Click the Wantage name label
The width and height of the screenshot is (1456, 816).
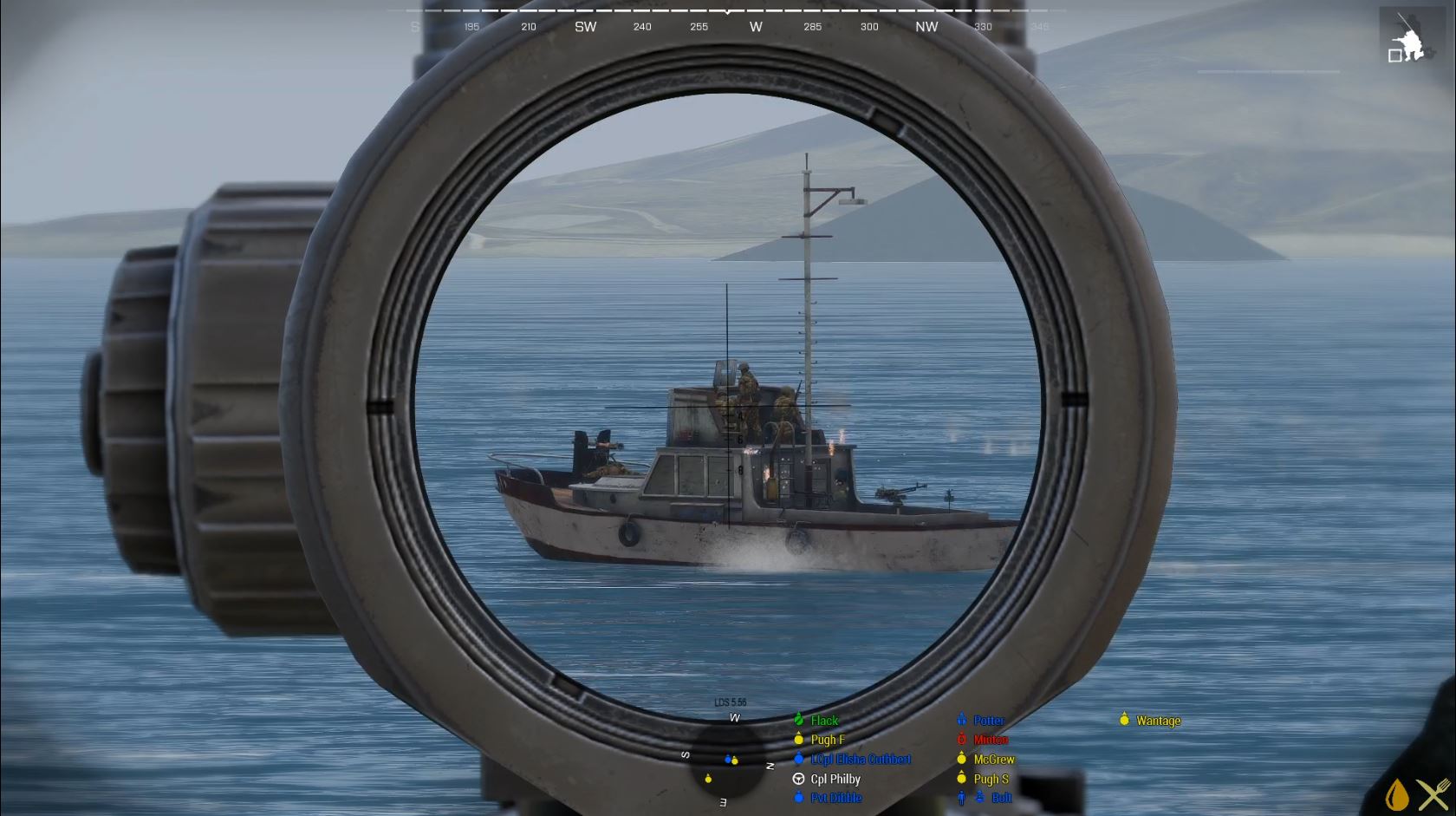click(x=1157, y=720)
